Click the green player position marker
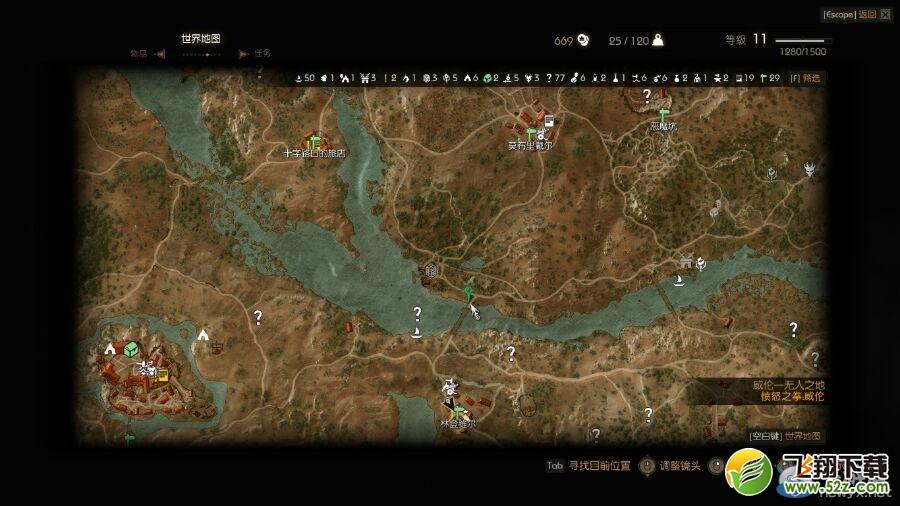This screenshot has height=506, width=900. [x=468, y=292]
